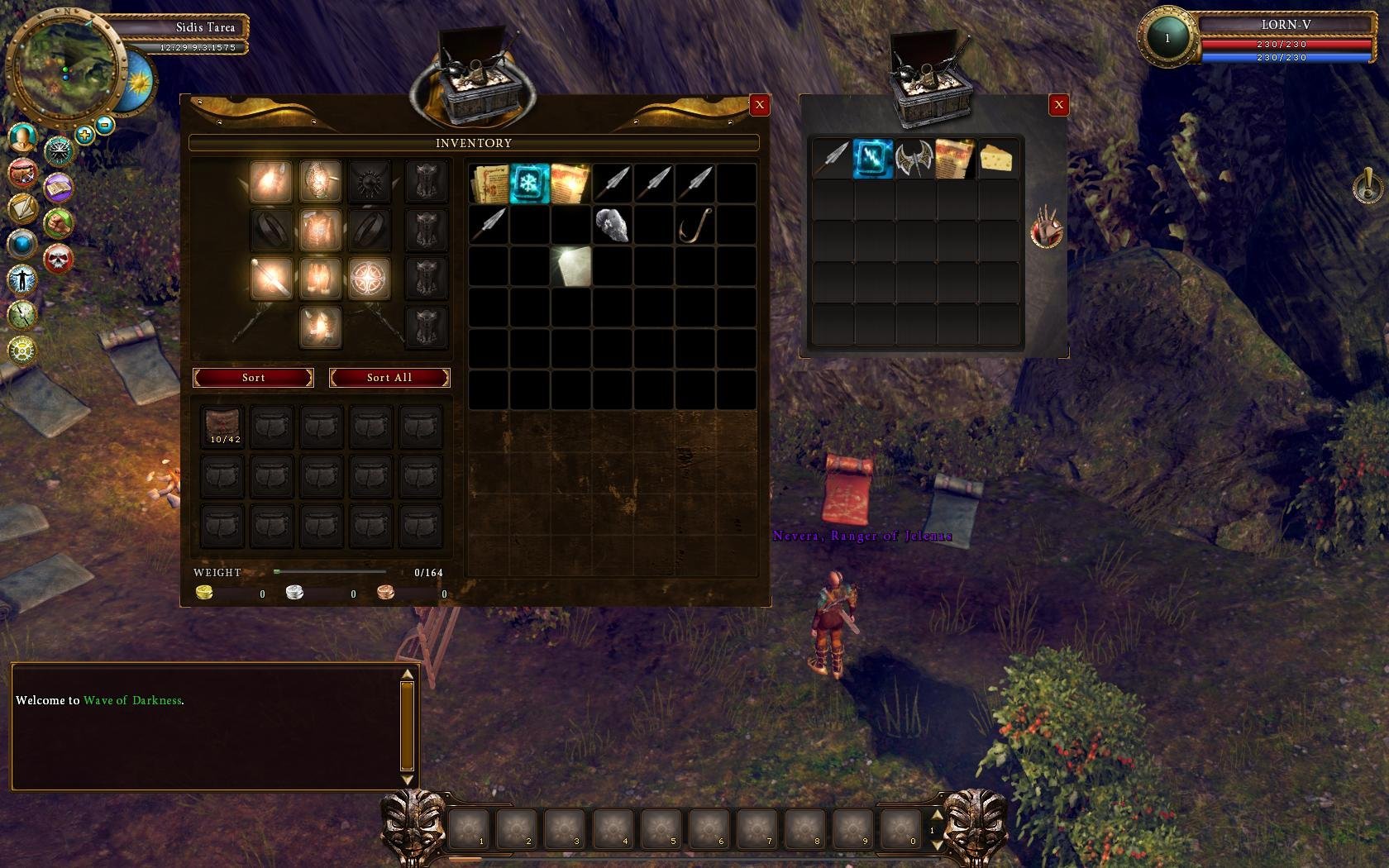
Task: Click the Sort button
Action: (x=253, y=378)
